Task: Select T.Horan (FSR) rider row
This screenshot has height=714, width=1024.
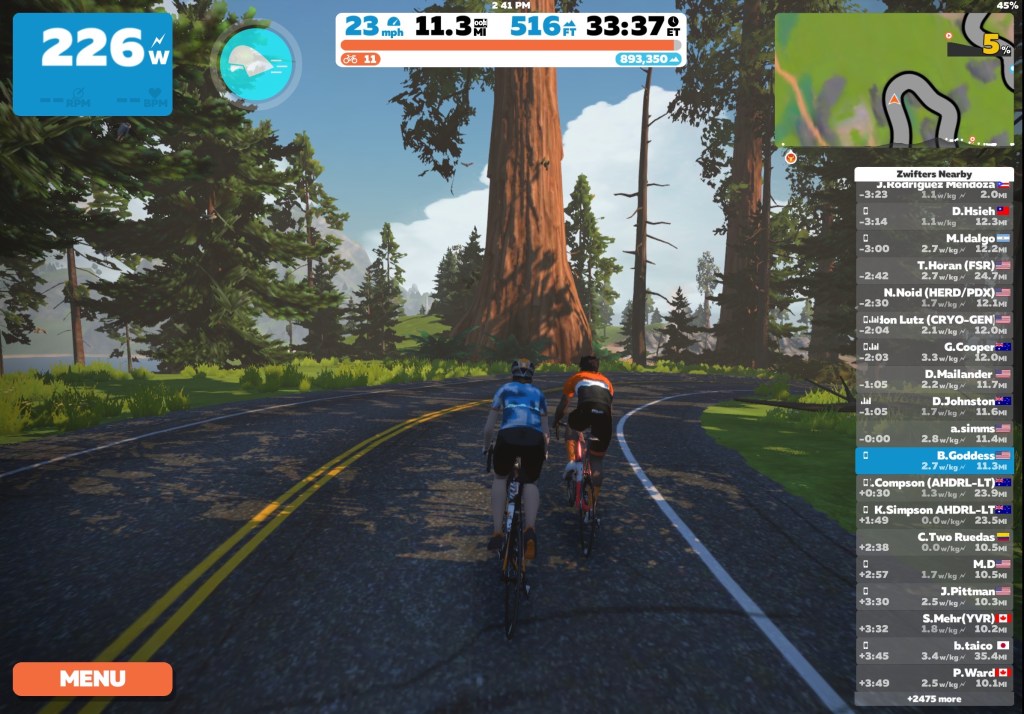Action: pyautogui.click(x=934, y=270)
